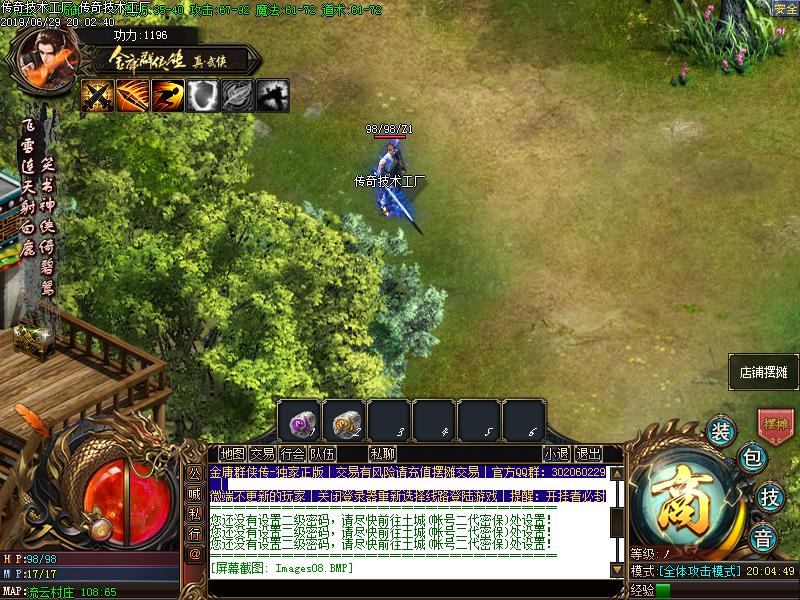
Task: Open the 技 skills round button
Action: point(769,496)
